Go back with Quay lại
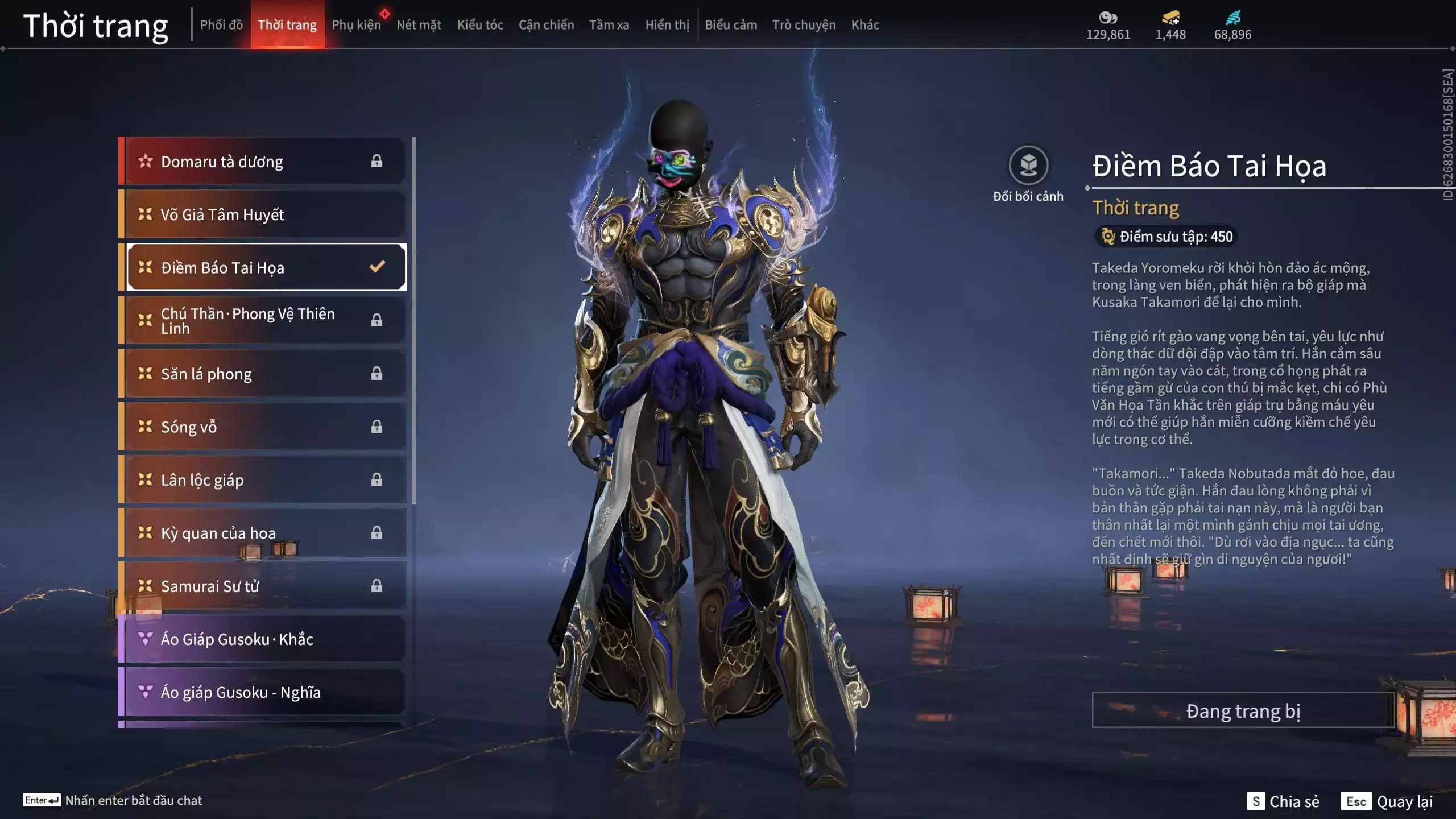 (x=1387, y=801)
